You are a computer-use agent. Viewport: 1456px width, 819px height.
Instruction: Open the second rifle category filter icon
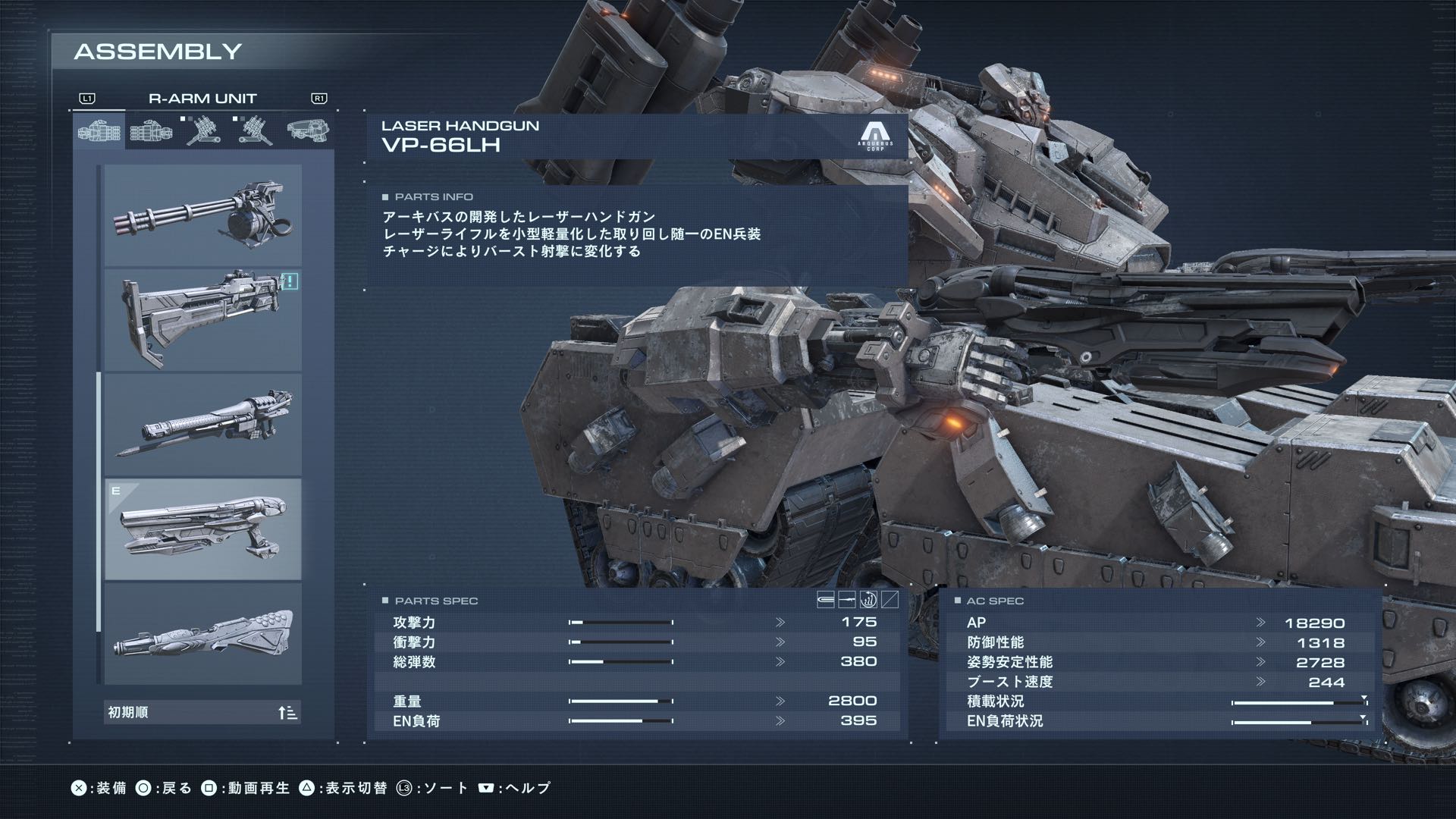point(151,129)
